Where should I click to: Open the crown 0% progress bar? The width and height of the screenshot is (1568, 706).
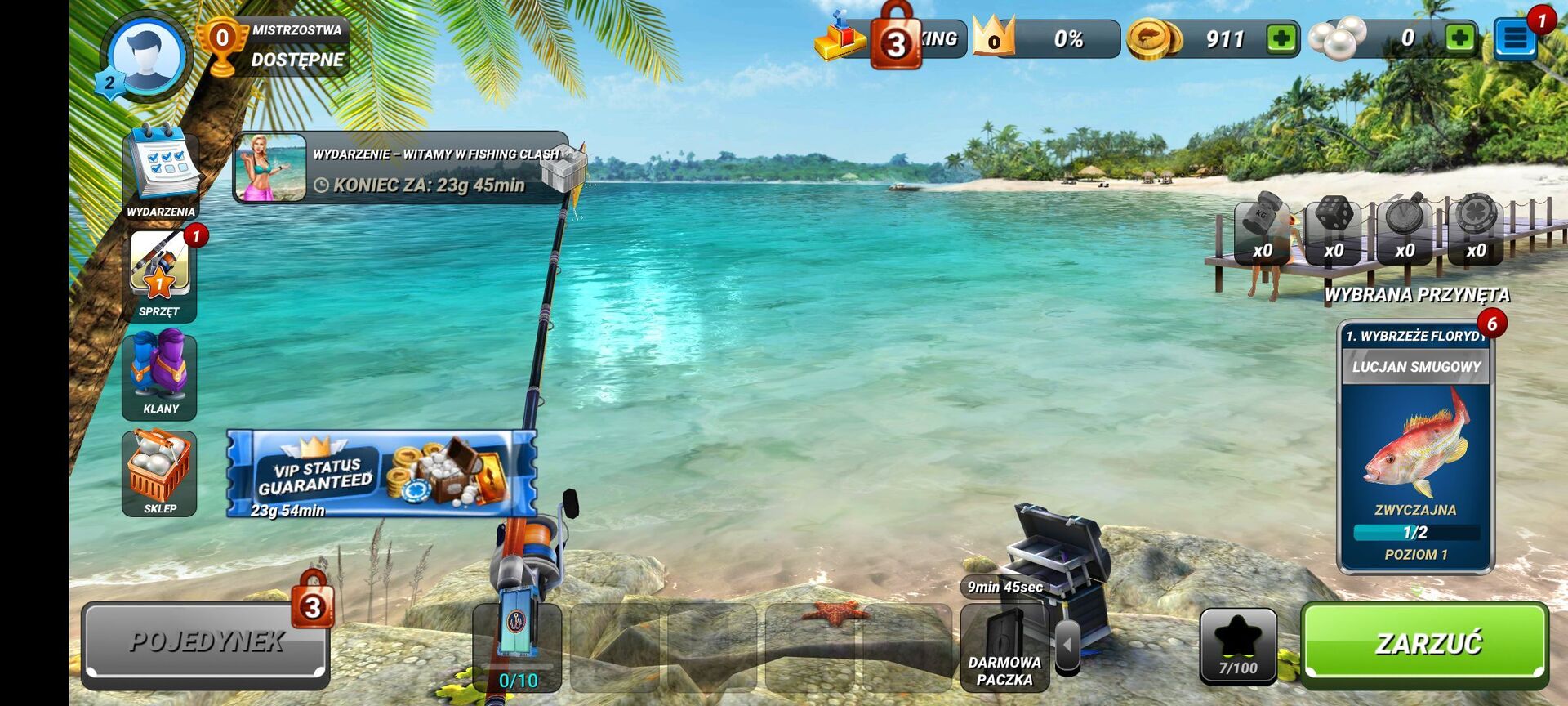tap(1049, 38)
